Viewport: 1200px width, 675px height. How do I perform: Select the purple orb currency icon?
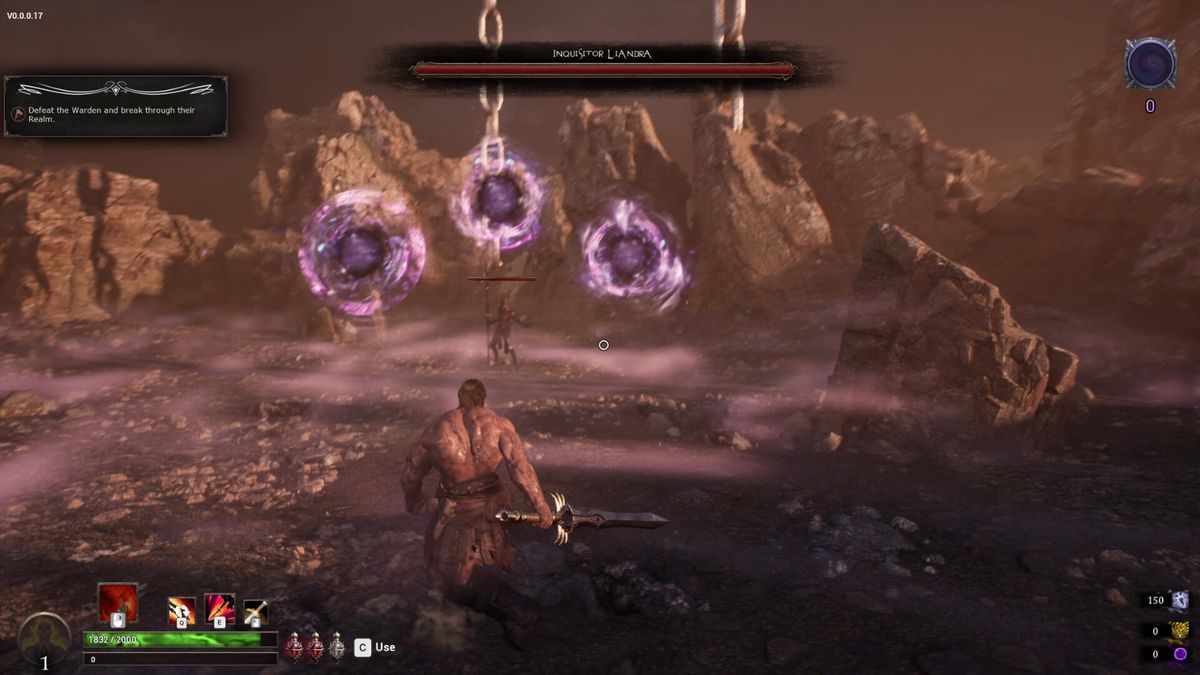[1180, 654]
